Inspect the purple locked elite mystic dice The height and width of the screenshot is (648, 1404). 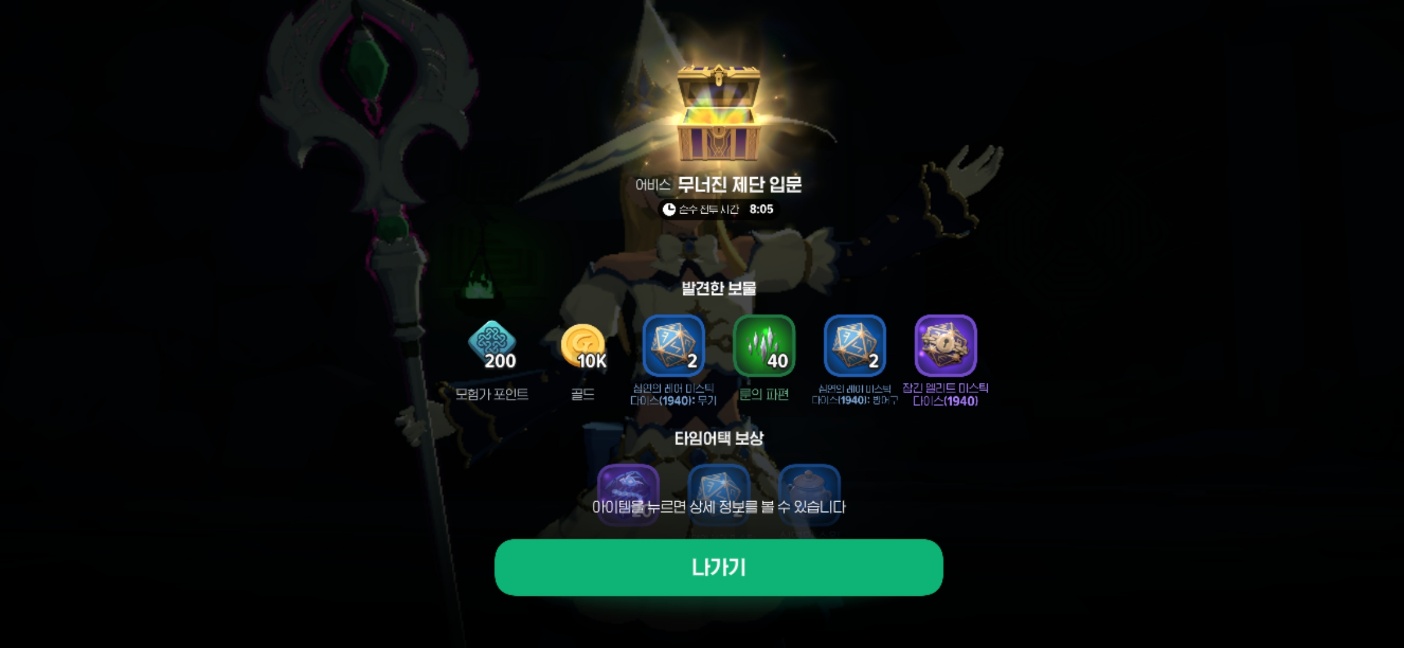pyautogui.click(x=946, y=346)
